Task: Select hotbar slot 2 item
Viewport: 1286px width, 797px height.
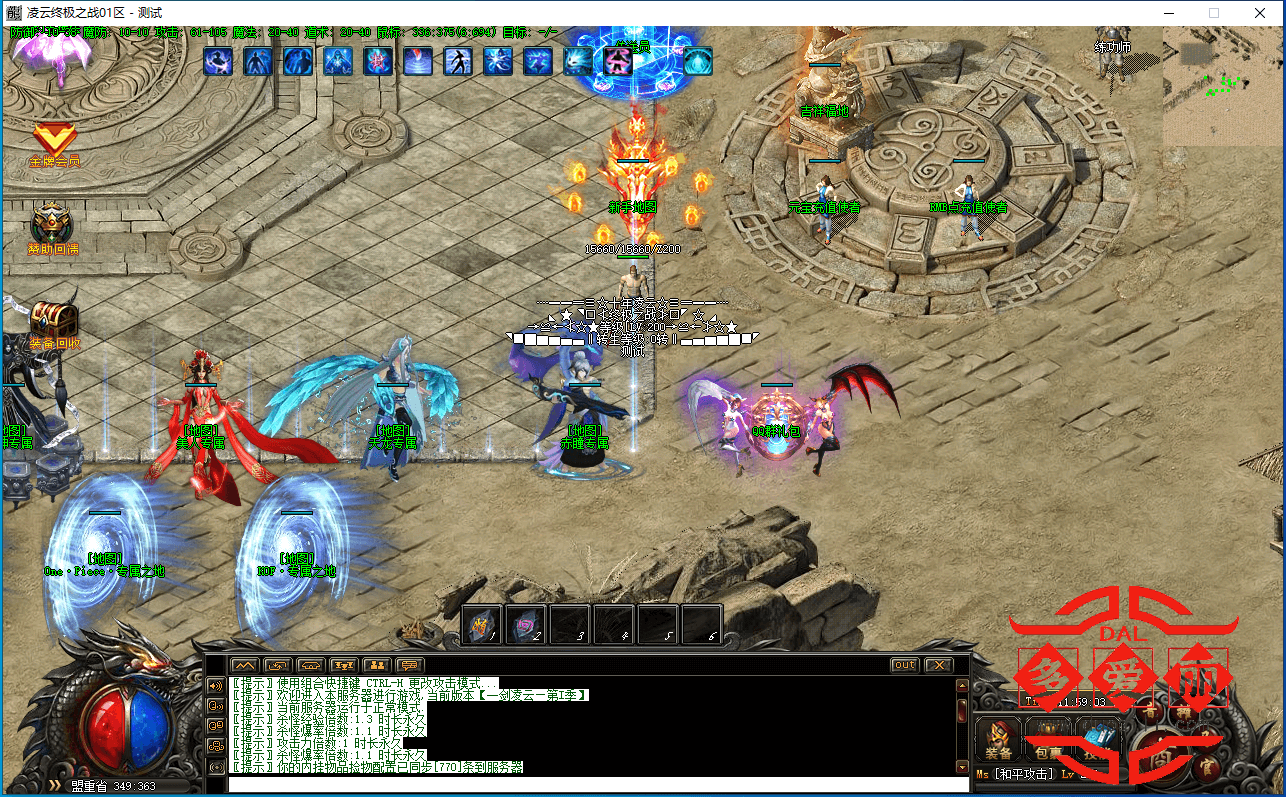Action: [525, 625]
